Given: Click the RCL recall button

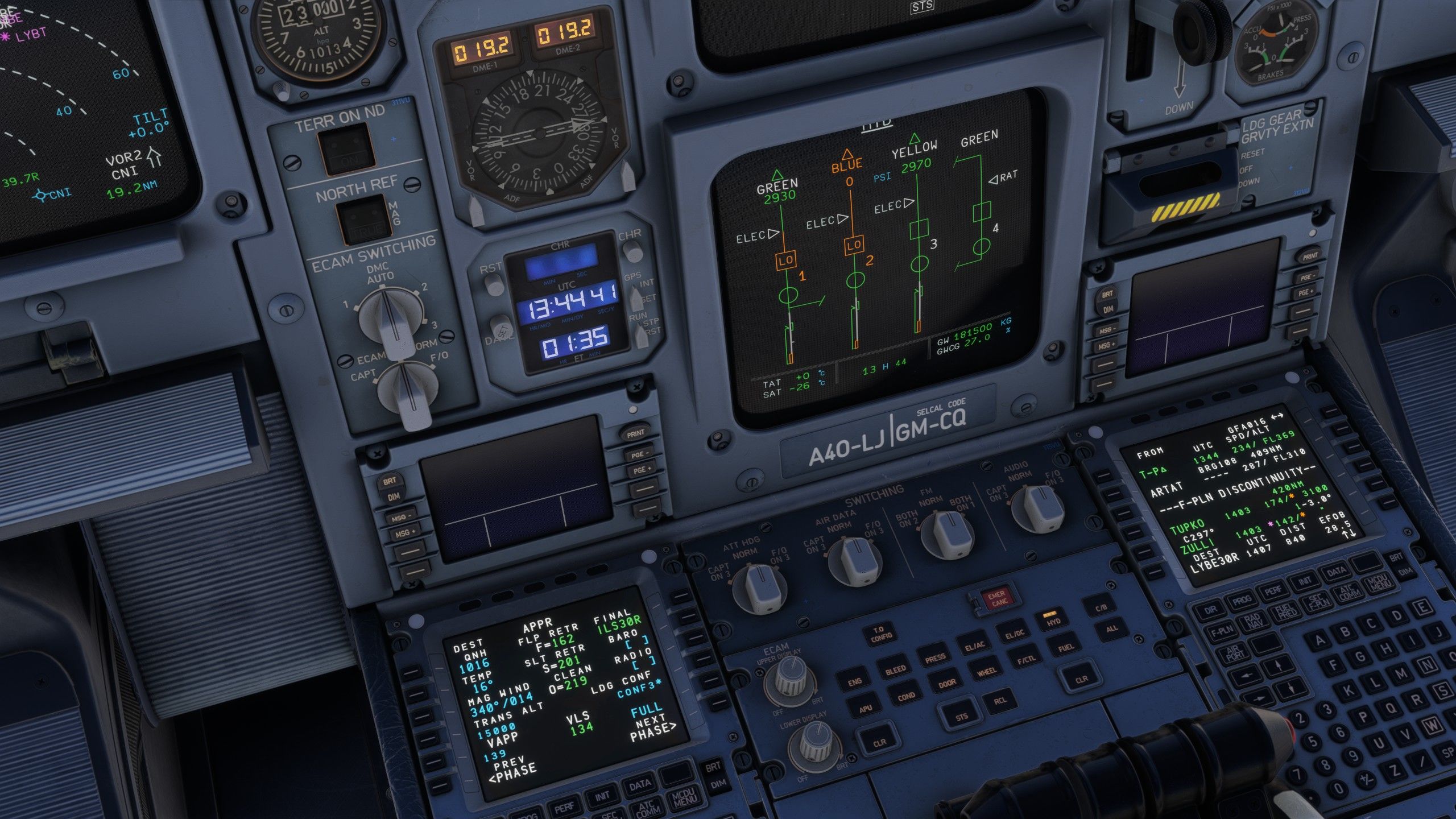Looking at the screenshot, I should pyautogui.click(x=999, y=701).
